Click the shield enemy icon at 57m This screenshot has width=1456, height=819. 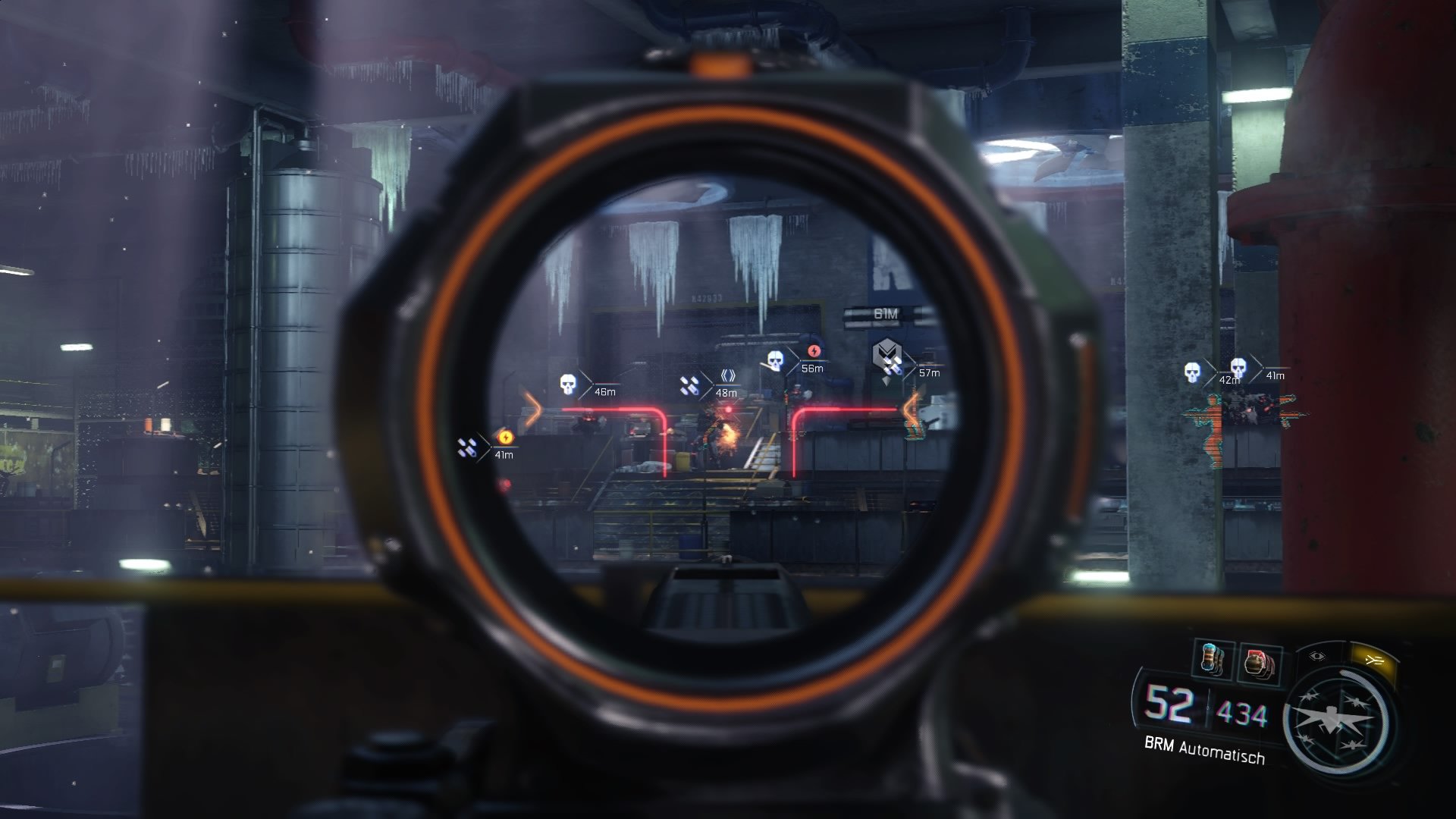coord(887,353)
